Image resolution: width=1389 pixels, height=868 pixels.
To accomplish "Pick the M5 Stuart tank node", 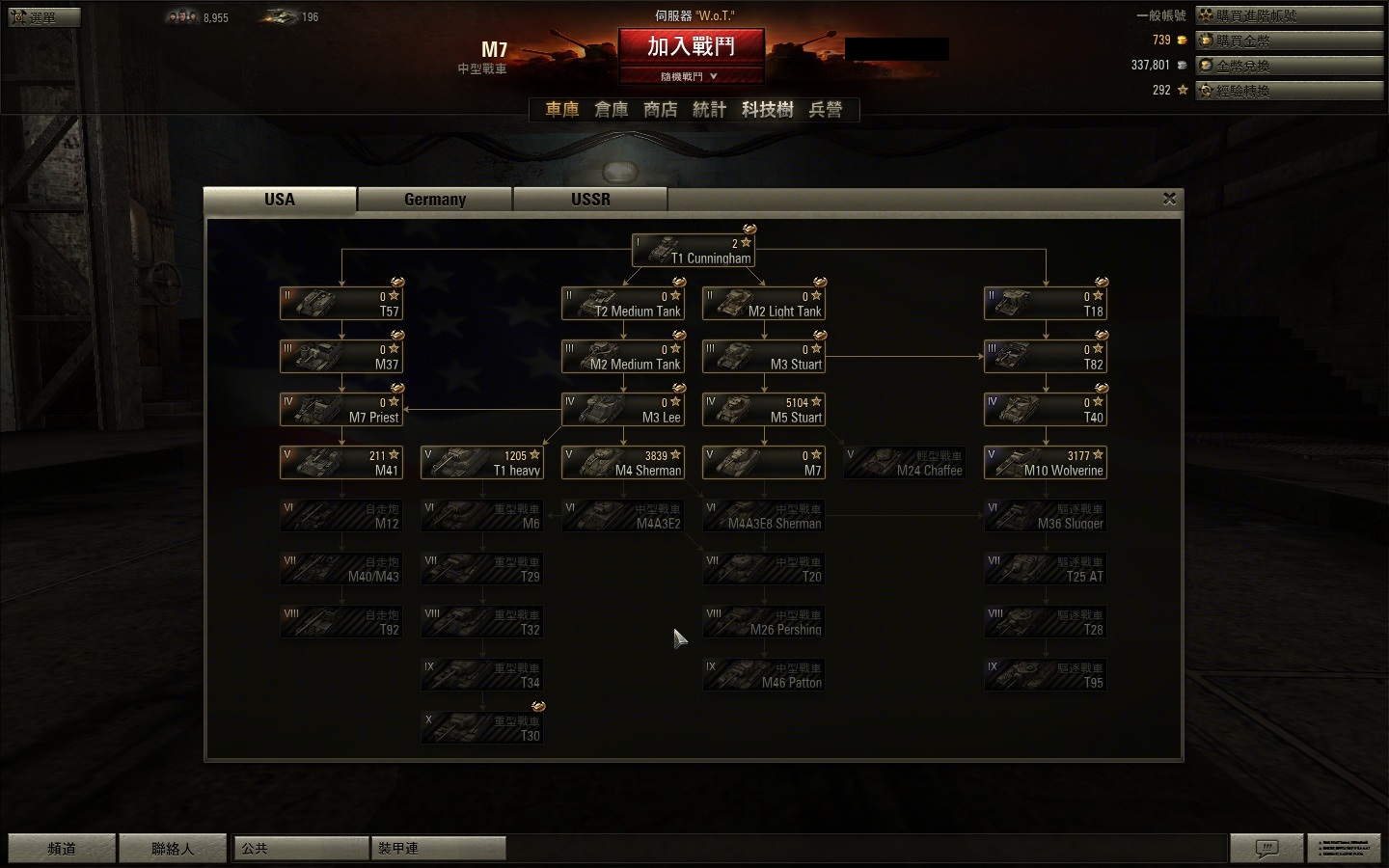I will 764,410.
